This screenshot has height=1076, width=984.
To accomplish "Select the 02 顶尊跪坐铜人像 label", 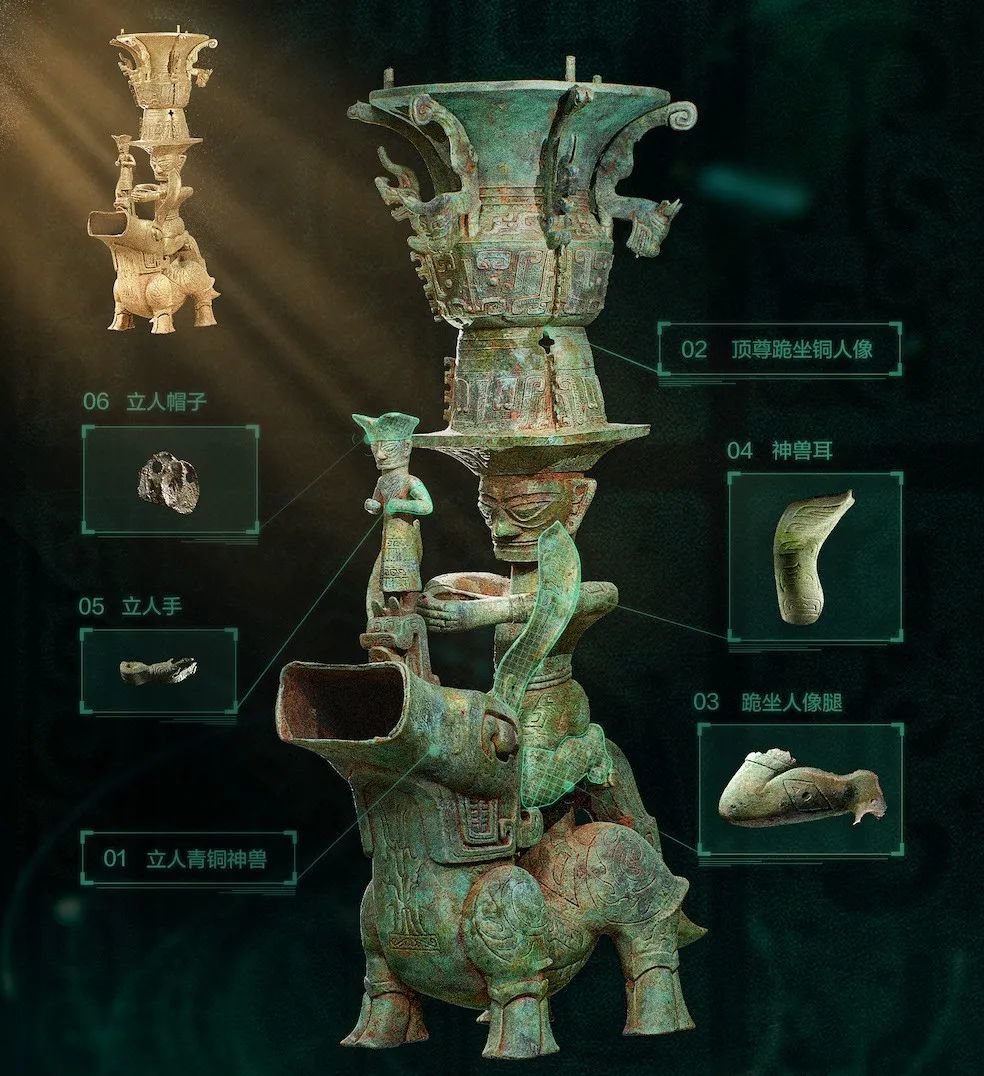I will [x=778, y=348].
